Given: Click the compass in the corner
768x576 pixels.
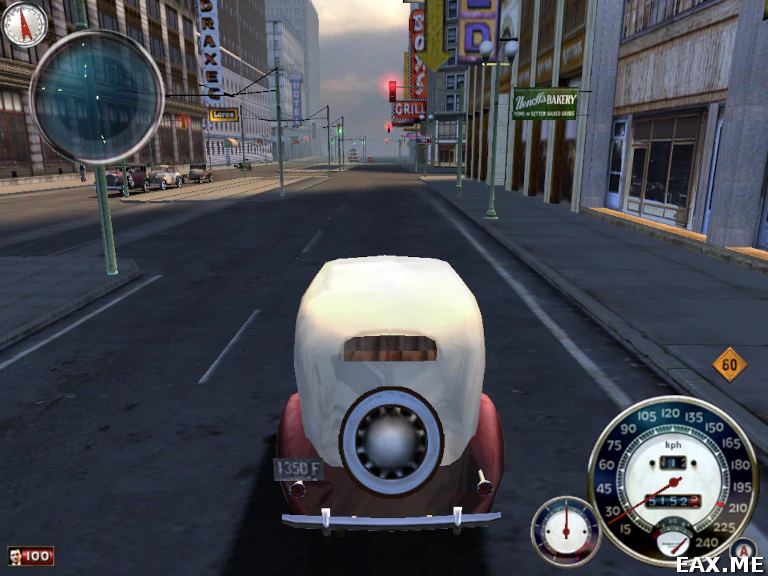Looking at the screenshot, I should click(x=24, y=24).
